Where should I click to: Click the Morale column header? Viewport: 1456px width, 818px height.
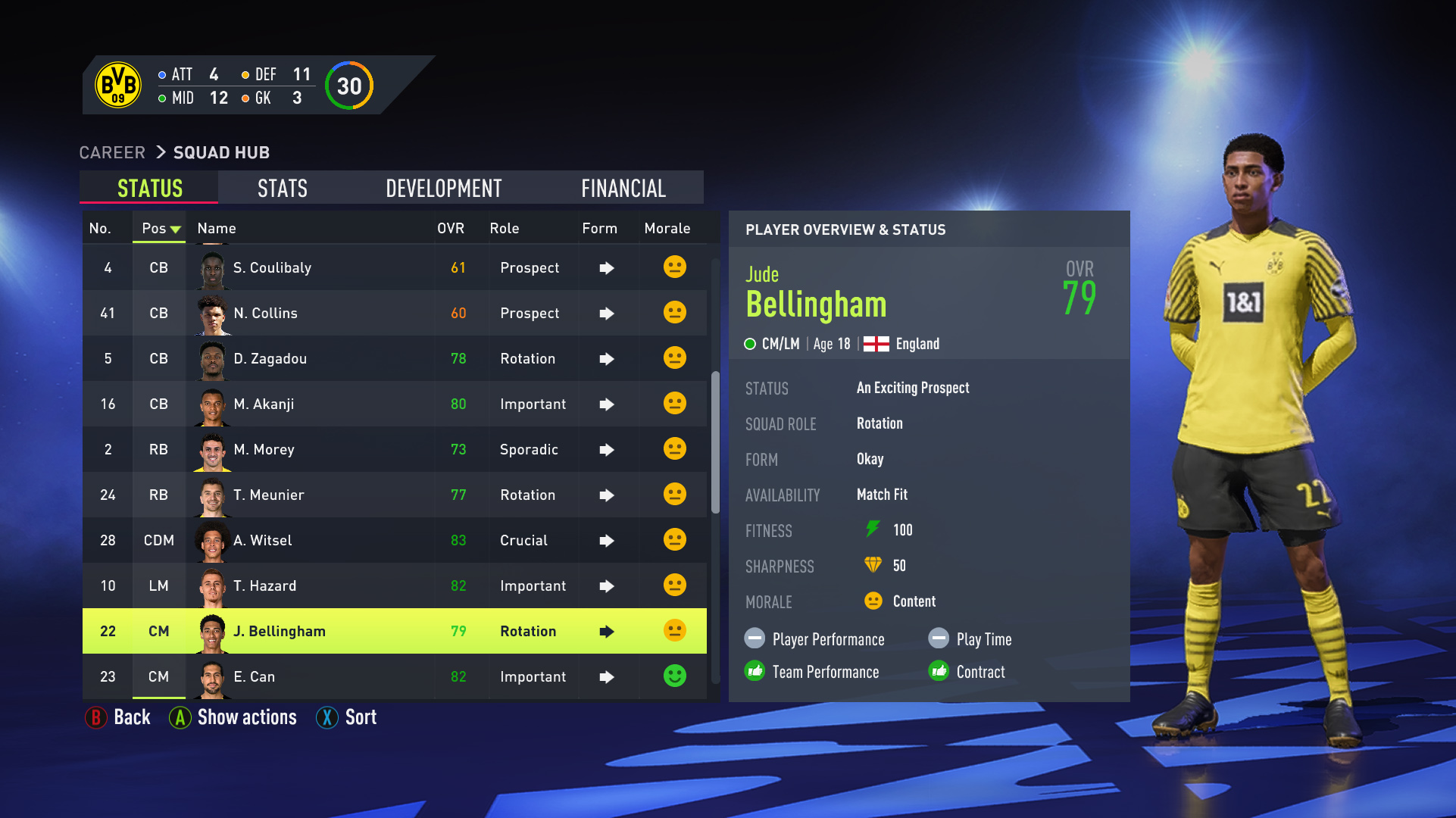667,228
